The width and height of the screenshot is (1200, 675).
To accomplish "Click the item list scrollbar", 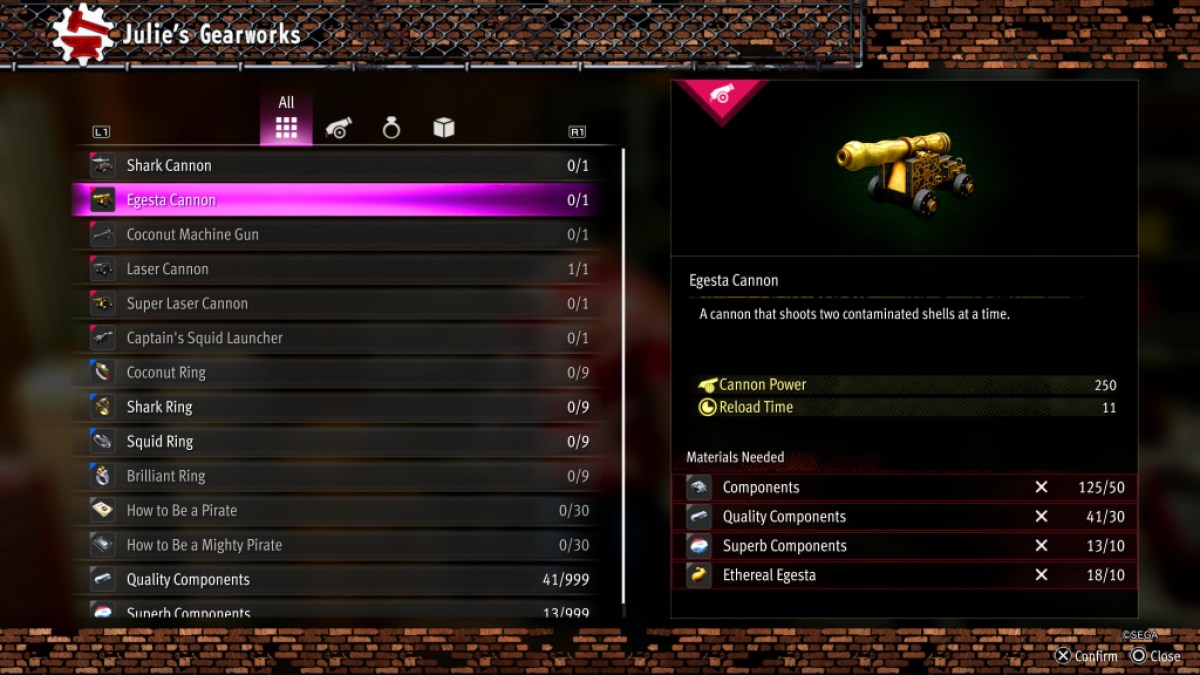I will (623, 380).
